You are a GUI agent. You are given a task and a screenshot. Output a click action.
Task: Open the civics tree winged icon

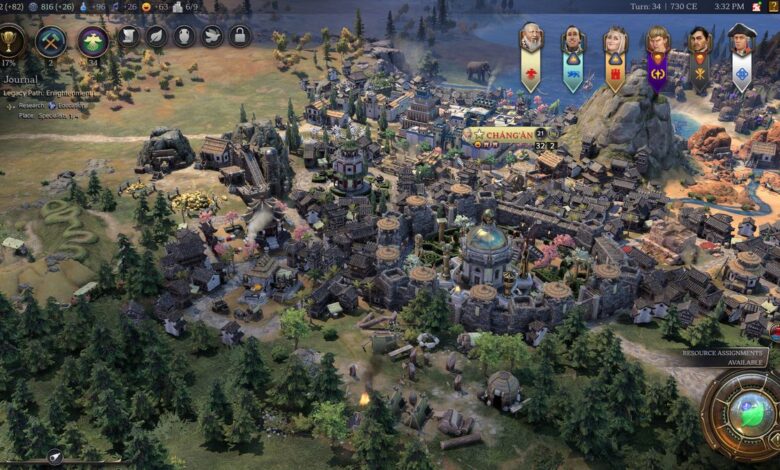pos(93,41)
